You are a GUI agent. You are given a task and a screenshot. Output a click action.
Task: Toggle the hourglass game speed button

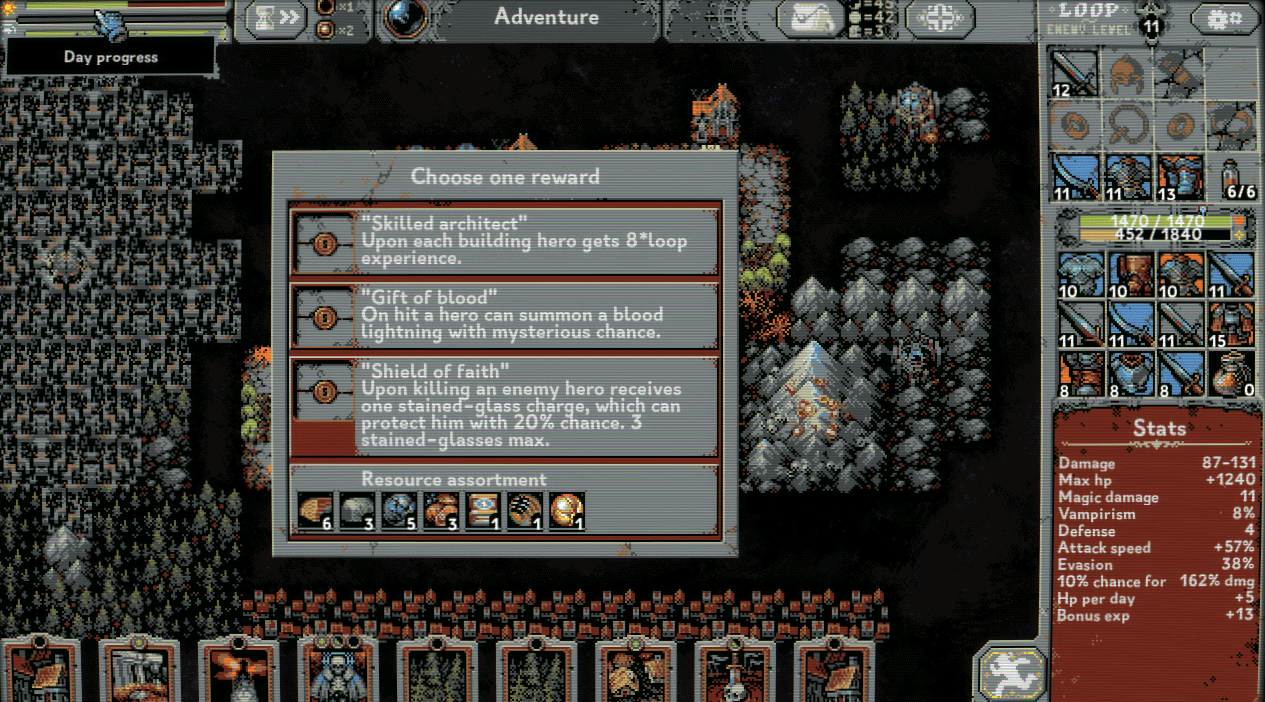[x=276, y=17]
